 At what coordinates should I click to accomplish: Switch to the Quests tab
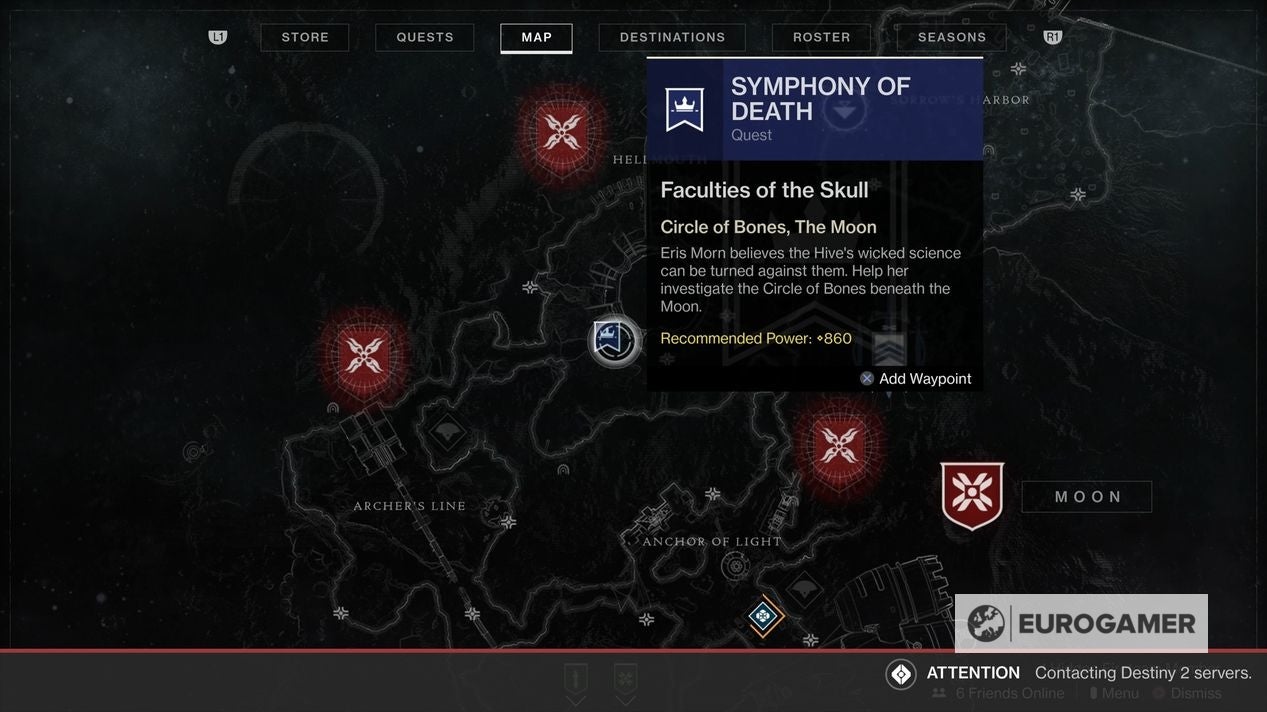(425, 38)
